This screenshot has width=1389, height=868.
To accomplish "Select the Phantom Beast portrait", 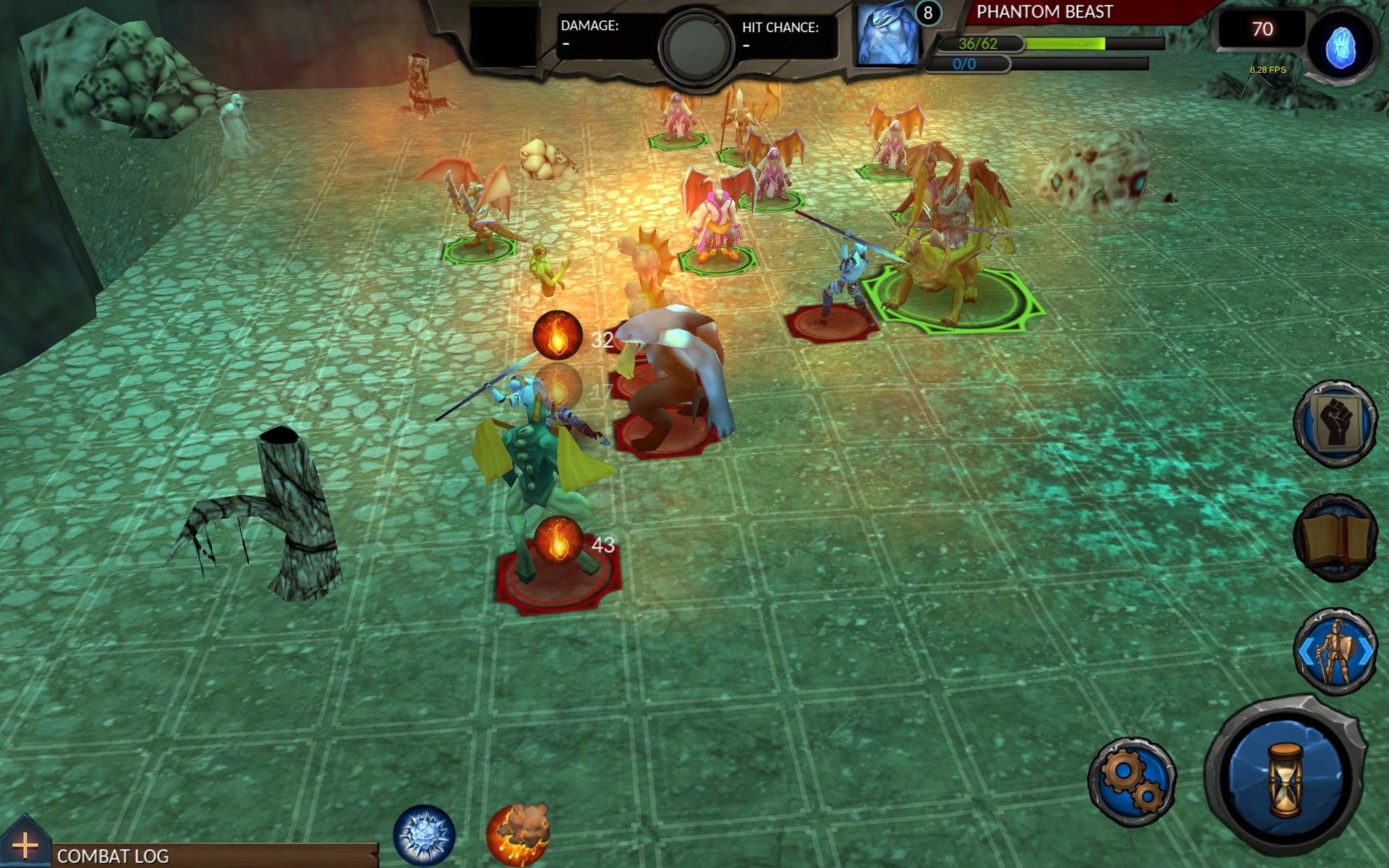I will [888, 35].
